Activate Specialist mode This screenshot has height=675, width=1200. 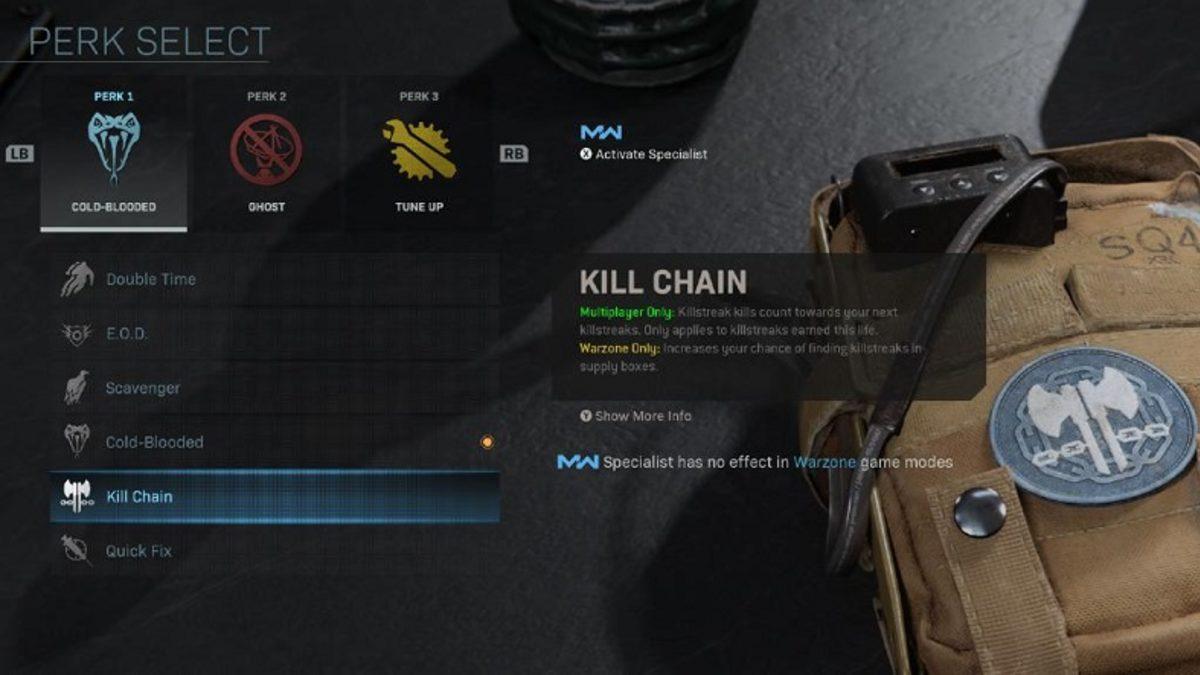pos(644,154)
